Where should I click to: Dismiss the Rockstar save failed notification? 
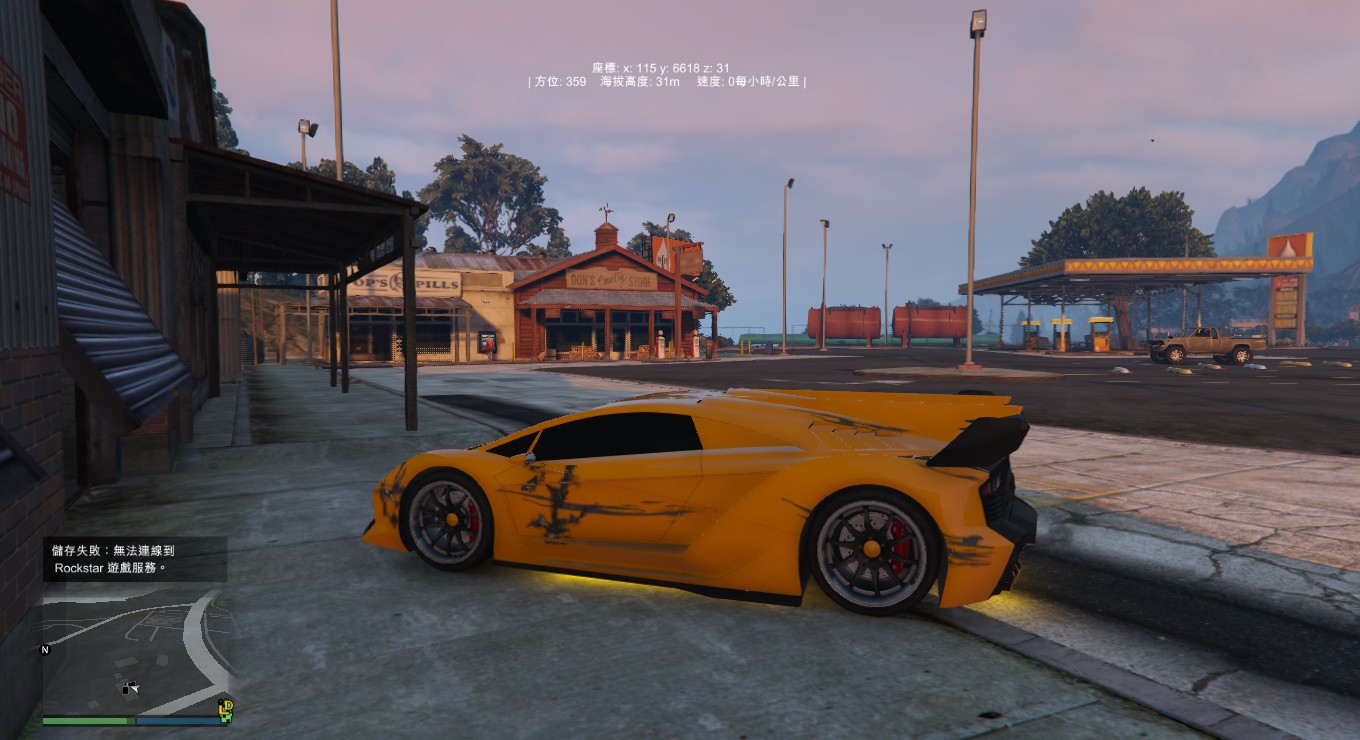(134, 559)
